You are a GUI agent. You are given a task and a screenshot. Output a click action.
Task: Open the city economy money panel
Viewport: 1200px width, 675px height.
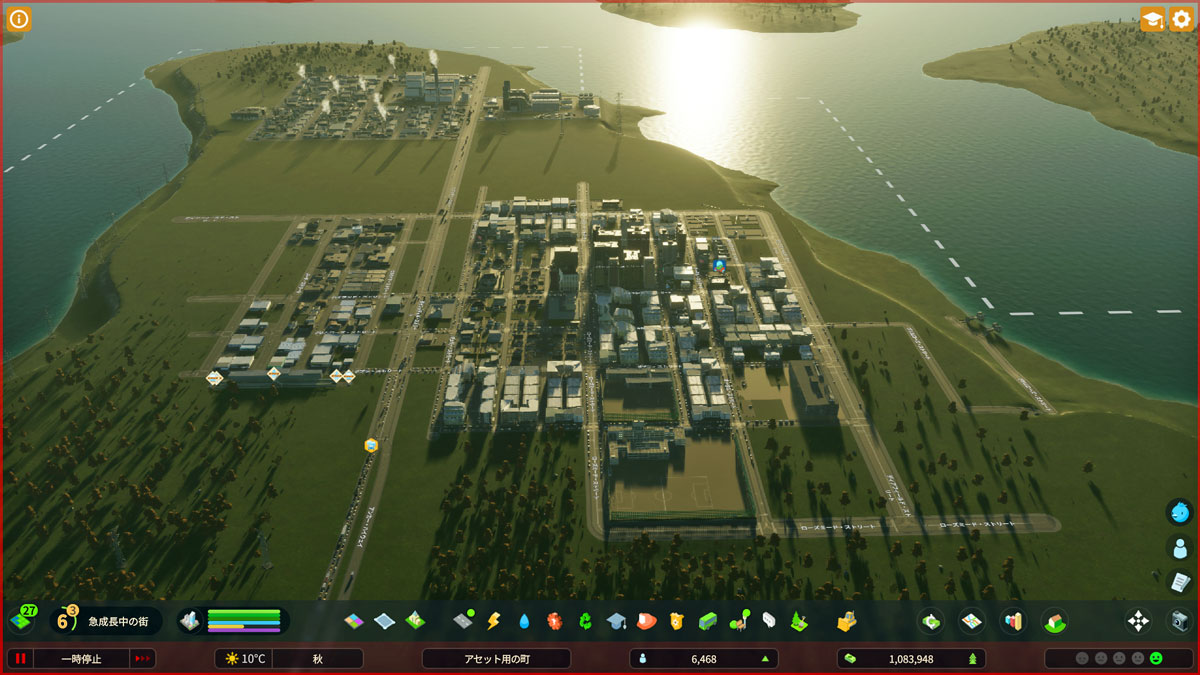(x=931, y=621)
